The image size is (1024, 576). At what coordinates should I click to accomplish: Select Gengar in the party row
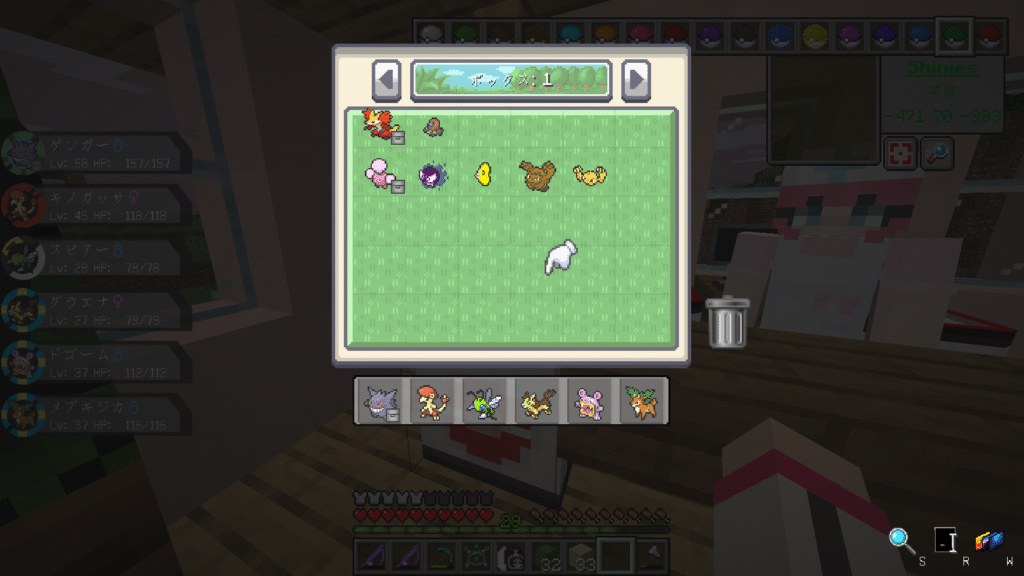pos(381,402)
